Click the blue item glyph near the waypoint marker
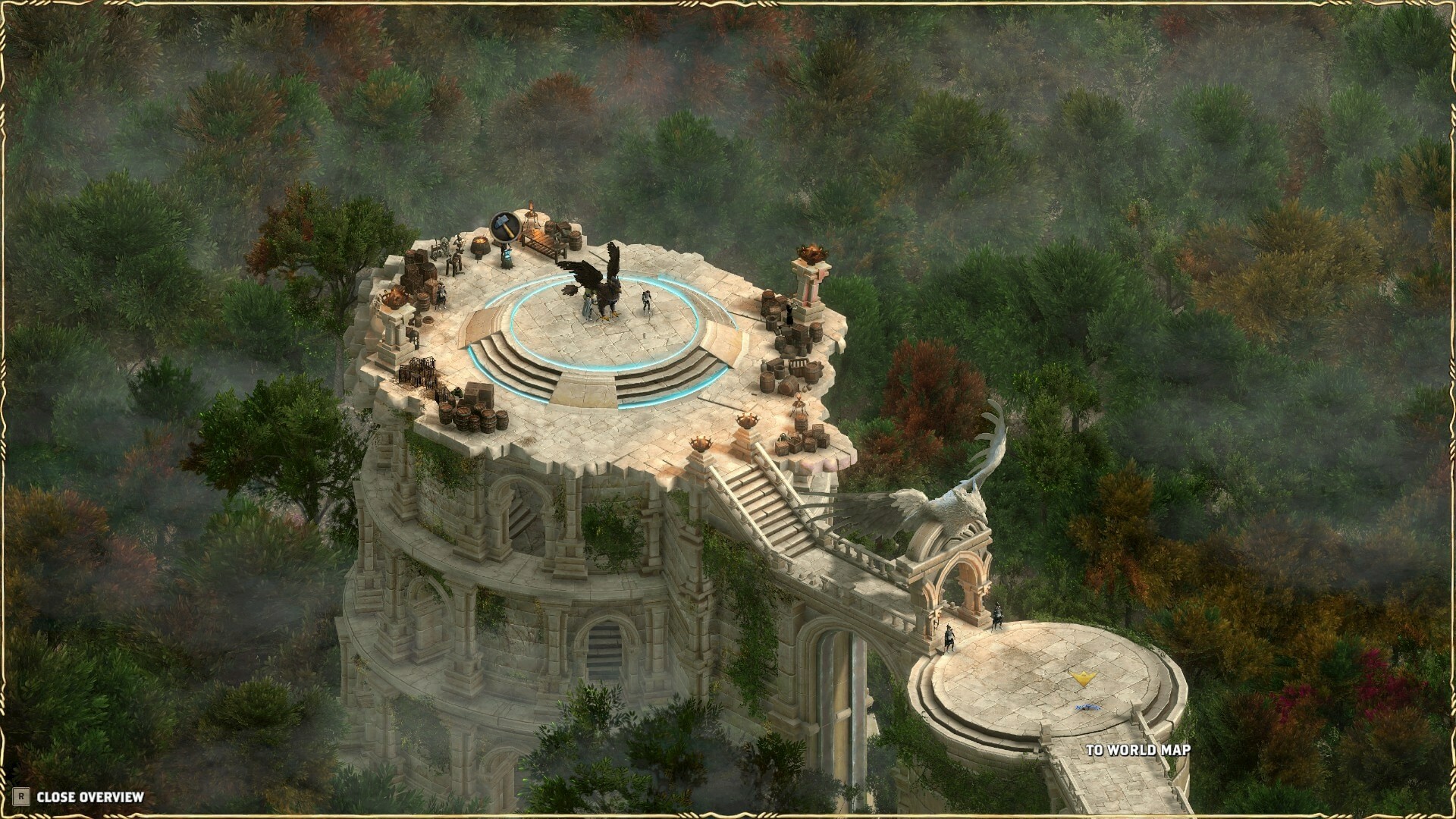Image resolution: width=1456 pixels, height=819 pixels. point(1087,708)
